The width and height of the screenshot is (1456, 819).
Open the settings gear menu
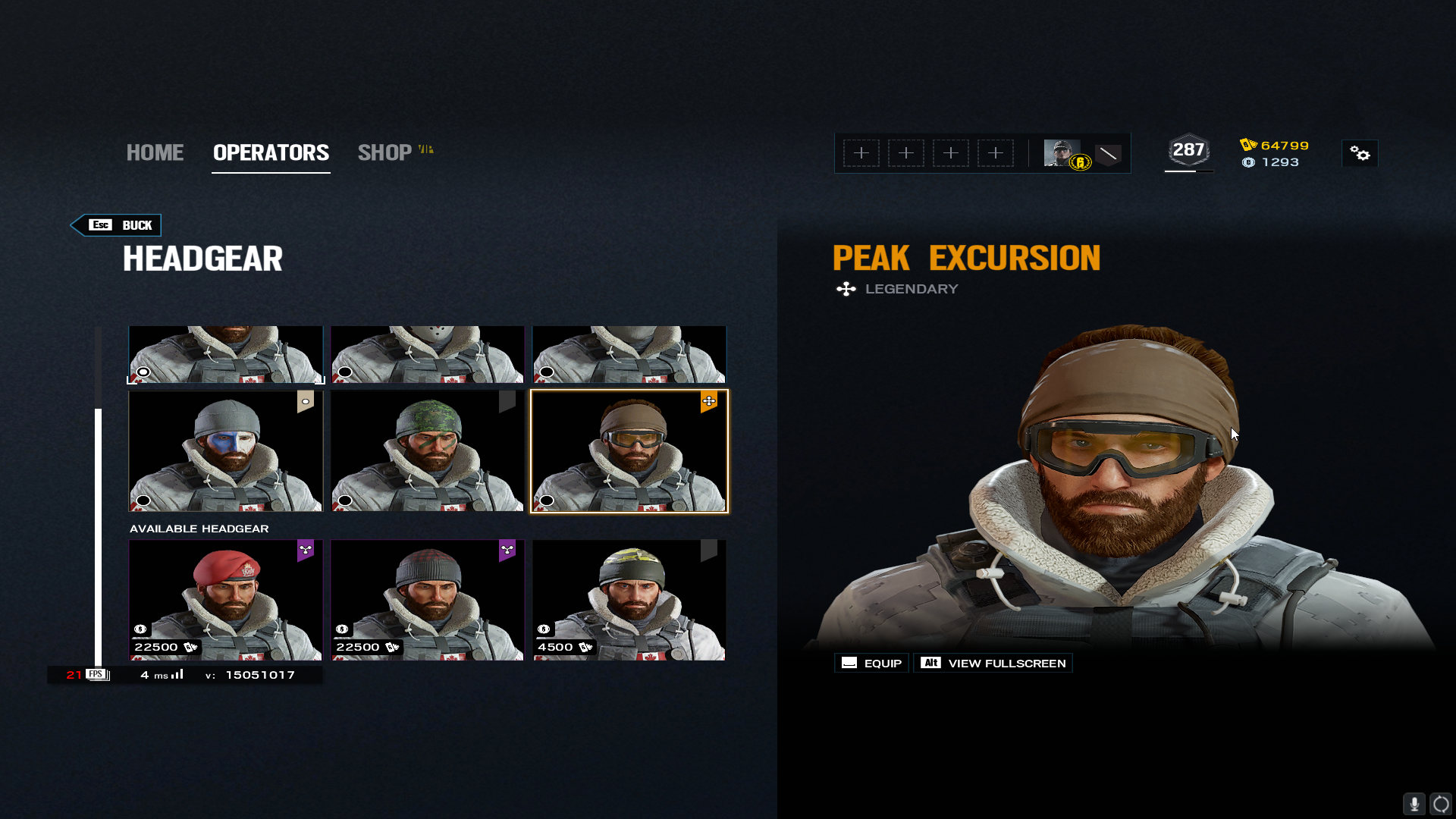[x=1360, y=154]
